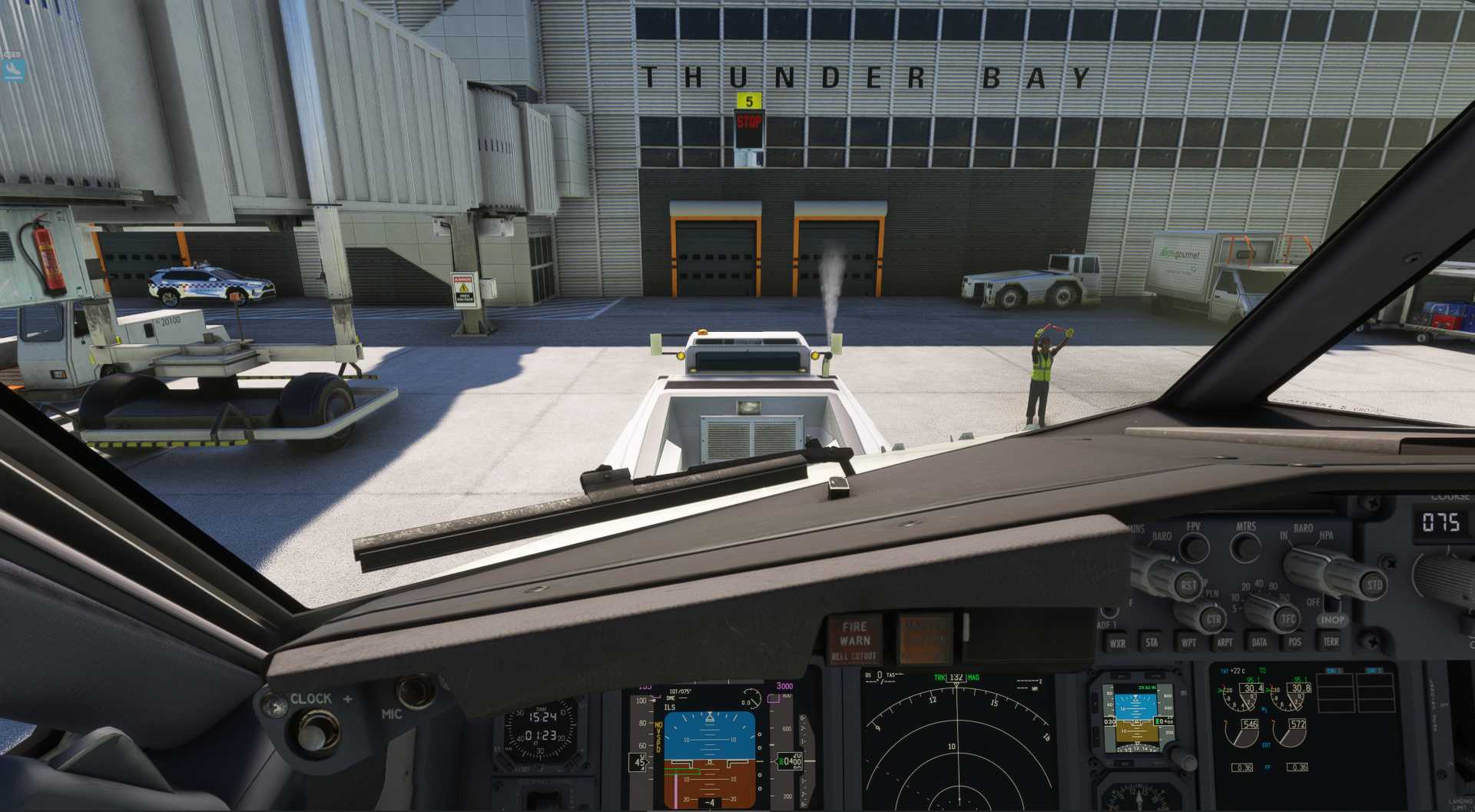
Task: Toggle the WXR weather radar button
Action: tap(1117, 644)
